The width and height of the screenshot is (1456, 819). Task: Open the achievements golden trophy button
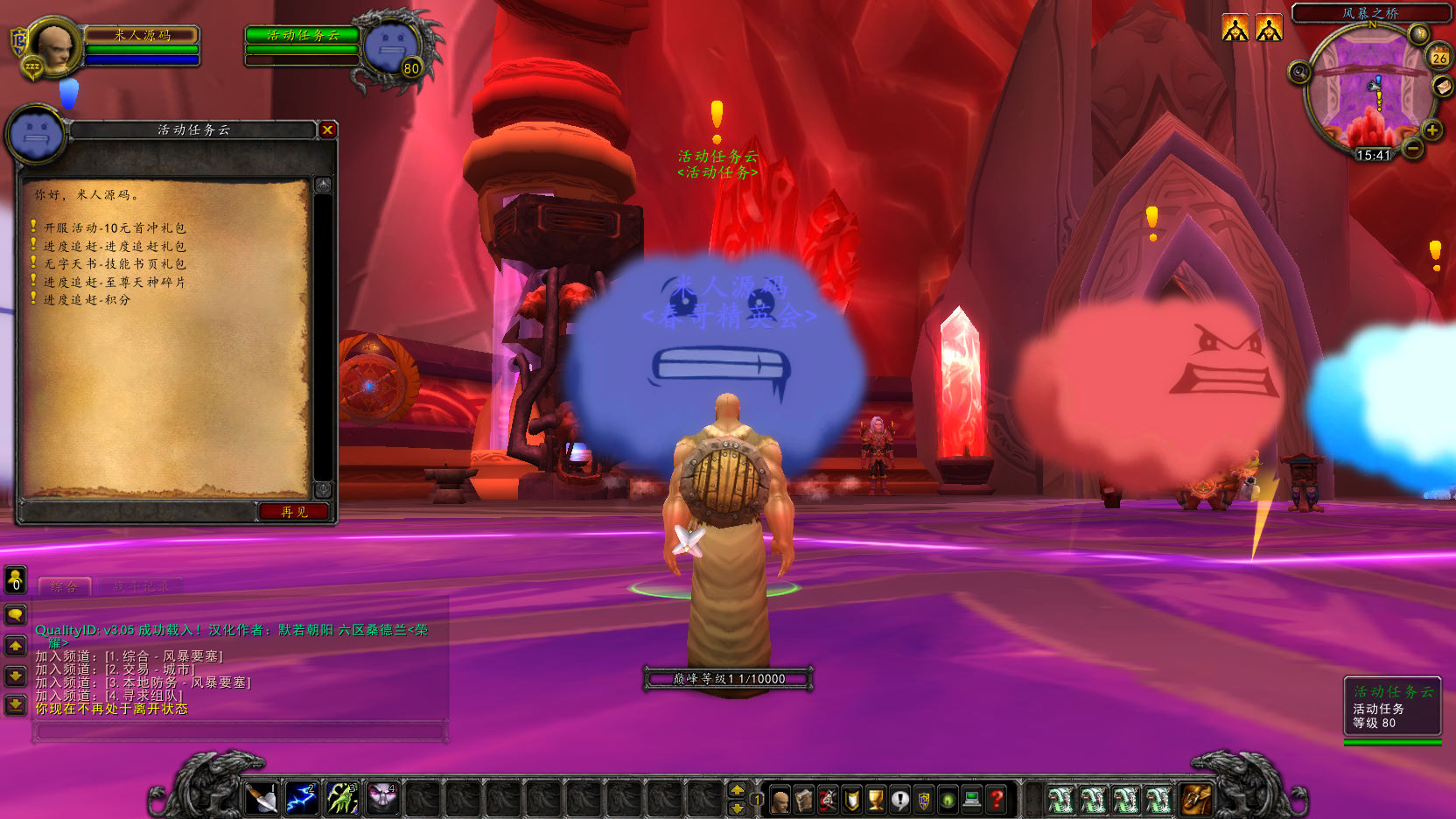[x=875, y=799]
